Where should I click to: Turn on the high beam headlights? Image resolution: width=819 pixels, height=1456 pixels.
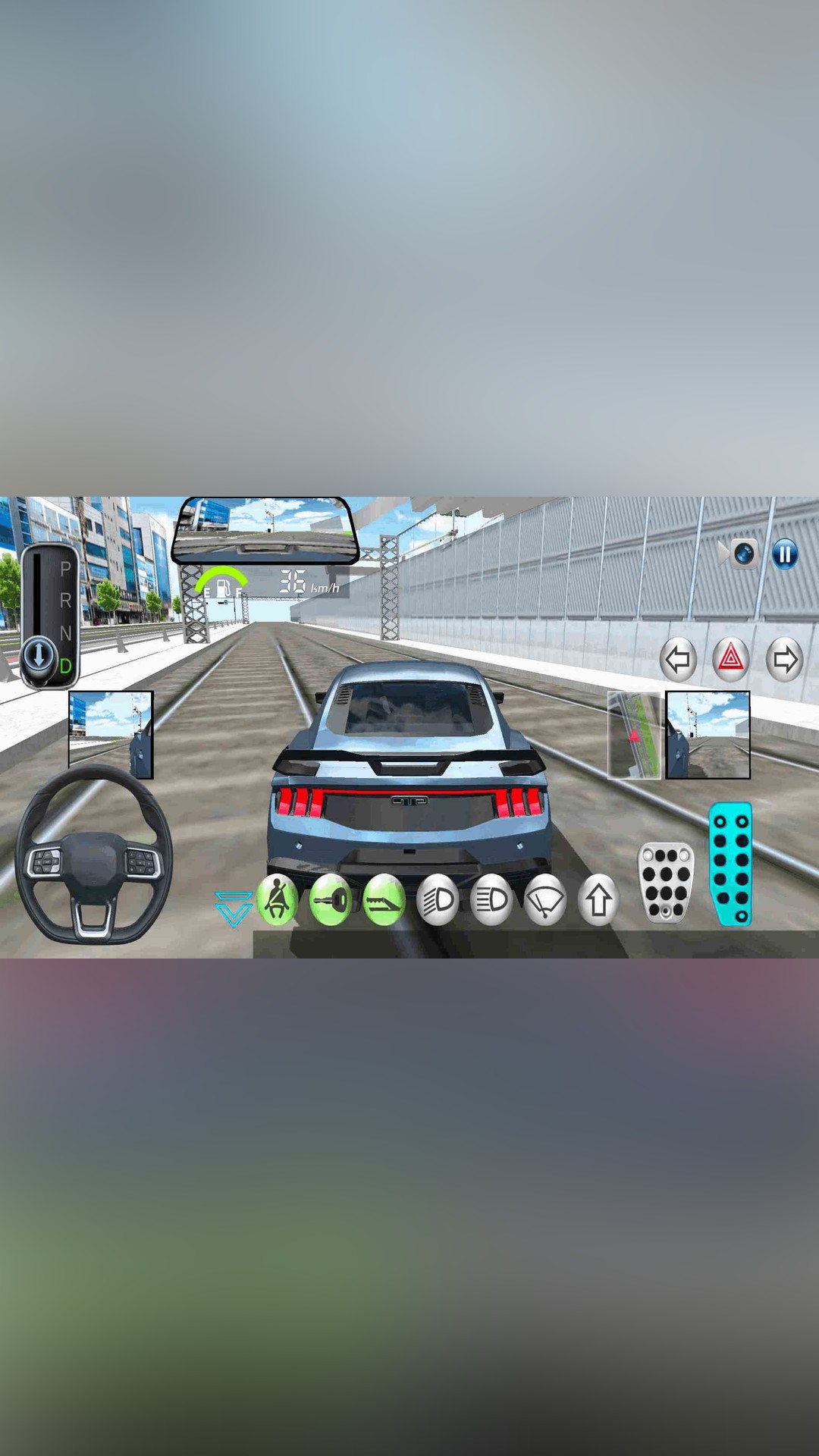tap(491, 900)
